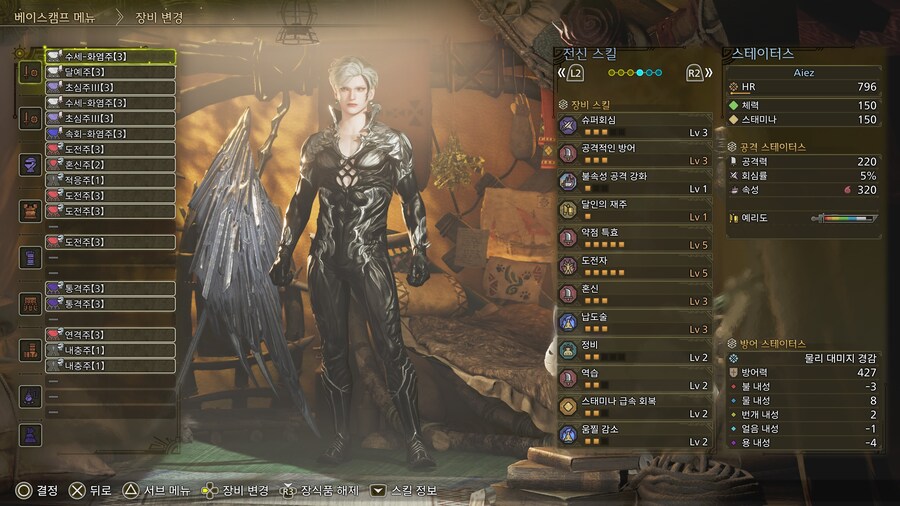Select the 움찔 감소 skill row
Screen dimensions: 900x506
634,433
